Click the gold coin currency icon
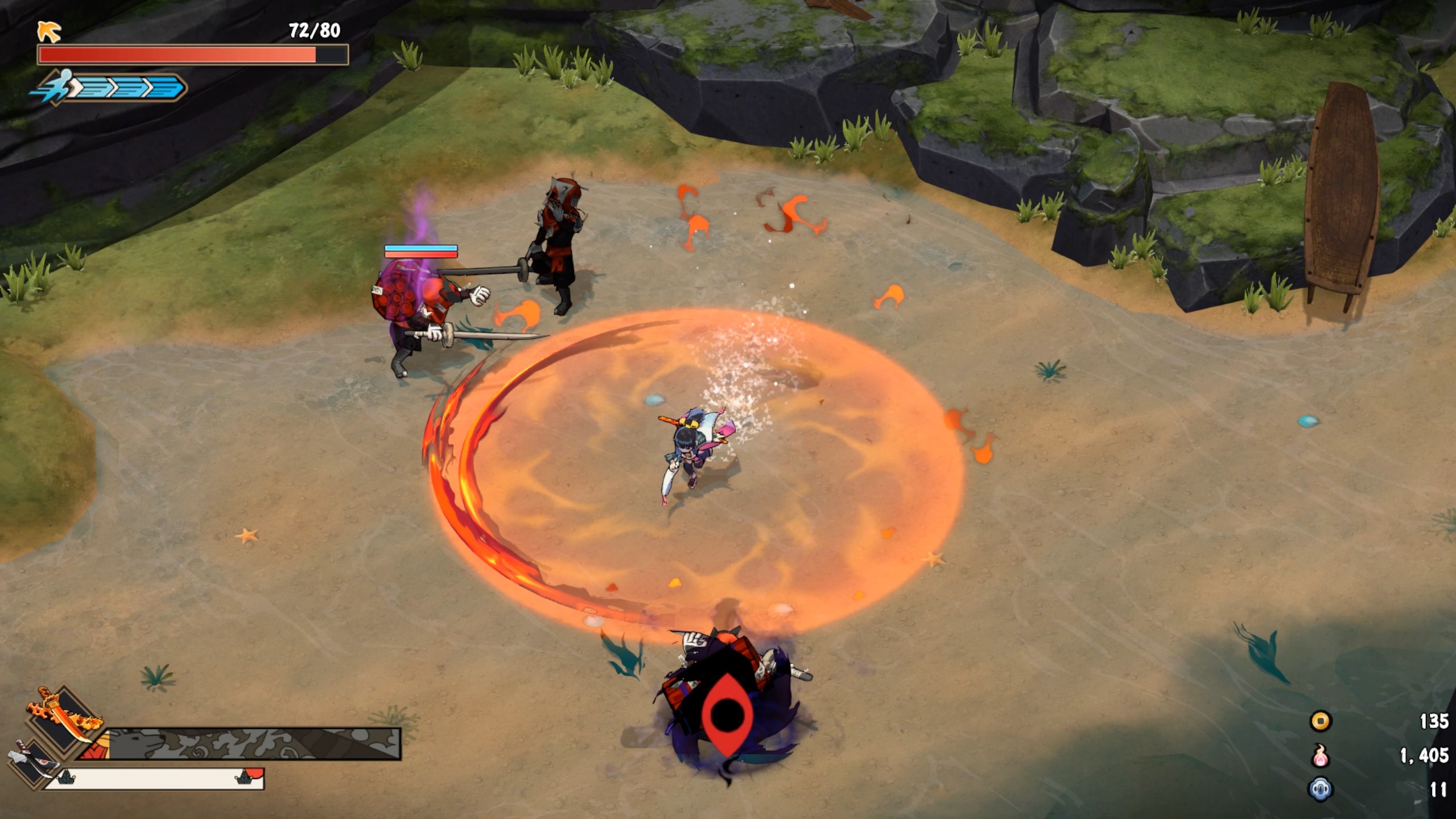1456x819 pixels. click(x=1321, y=722)
